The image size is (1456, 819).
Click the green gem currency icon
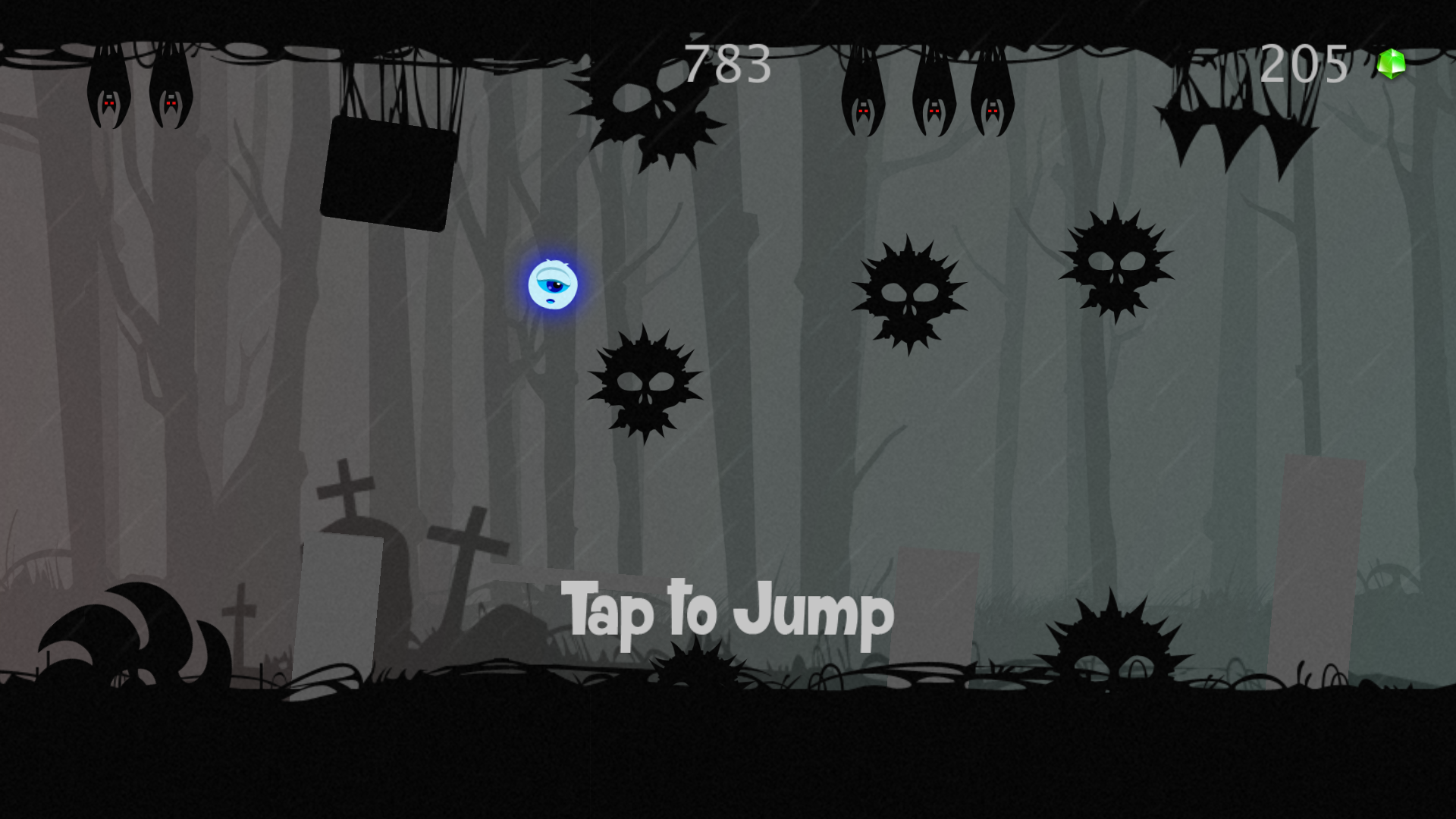tap(1391, 64)
